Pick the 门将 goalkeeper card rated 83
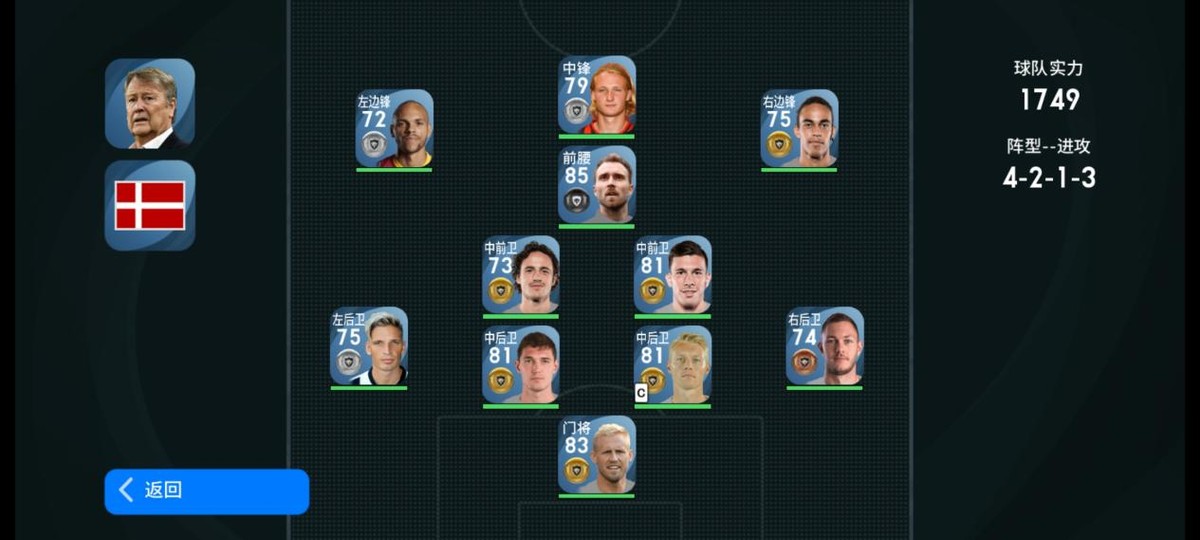Screen dimensions: 1200x540 click(x=597, y=455)
